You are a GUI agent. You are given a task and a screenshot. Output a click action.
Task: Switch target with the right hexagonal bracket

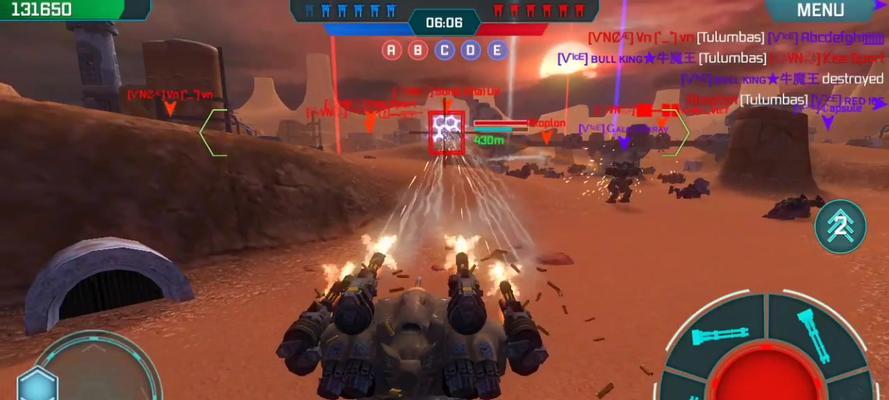678,133
